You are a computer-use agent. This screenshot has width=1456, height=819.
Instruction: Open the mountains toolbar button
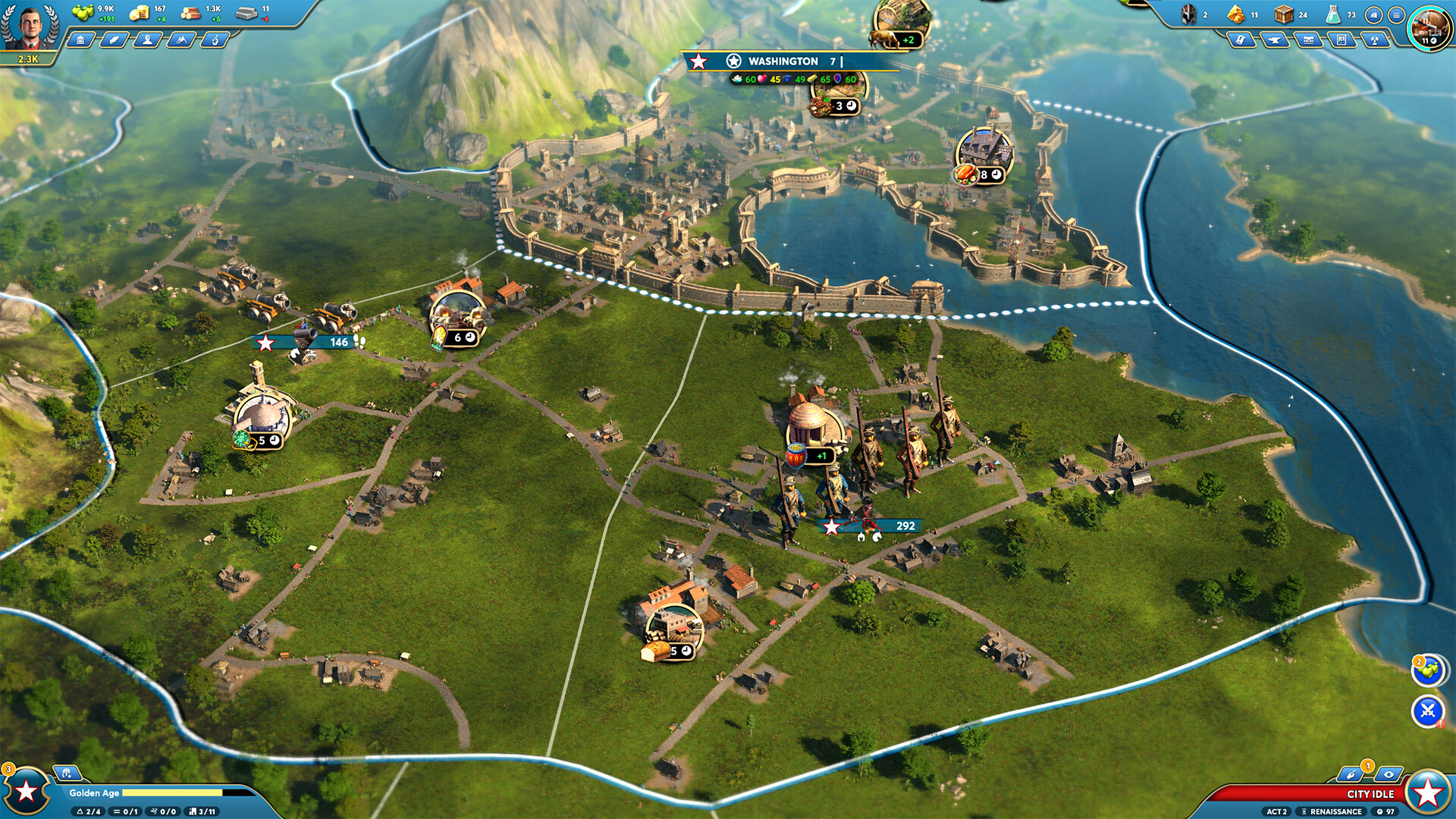pos(181,40)
